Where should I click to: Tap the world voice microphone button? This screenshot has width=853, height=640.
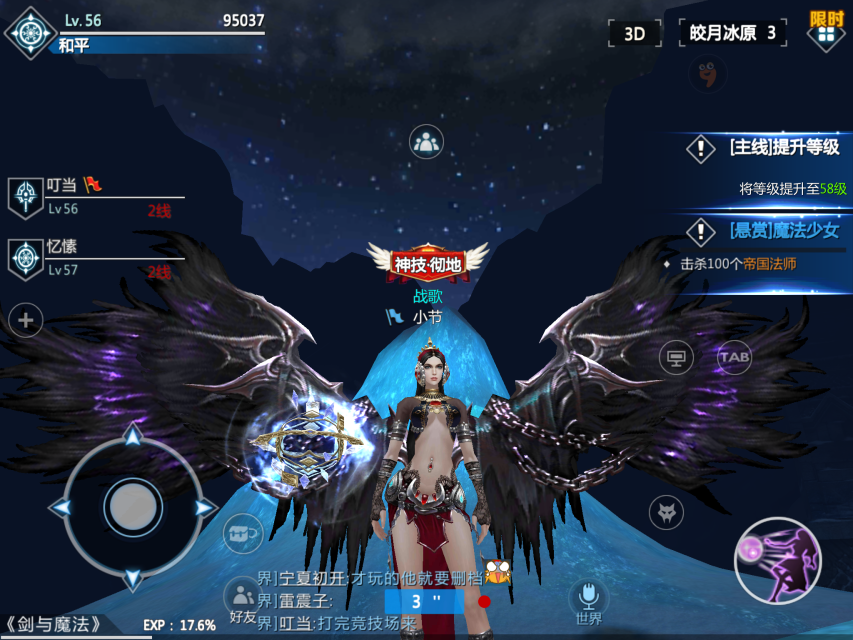[x=588, y=599]
